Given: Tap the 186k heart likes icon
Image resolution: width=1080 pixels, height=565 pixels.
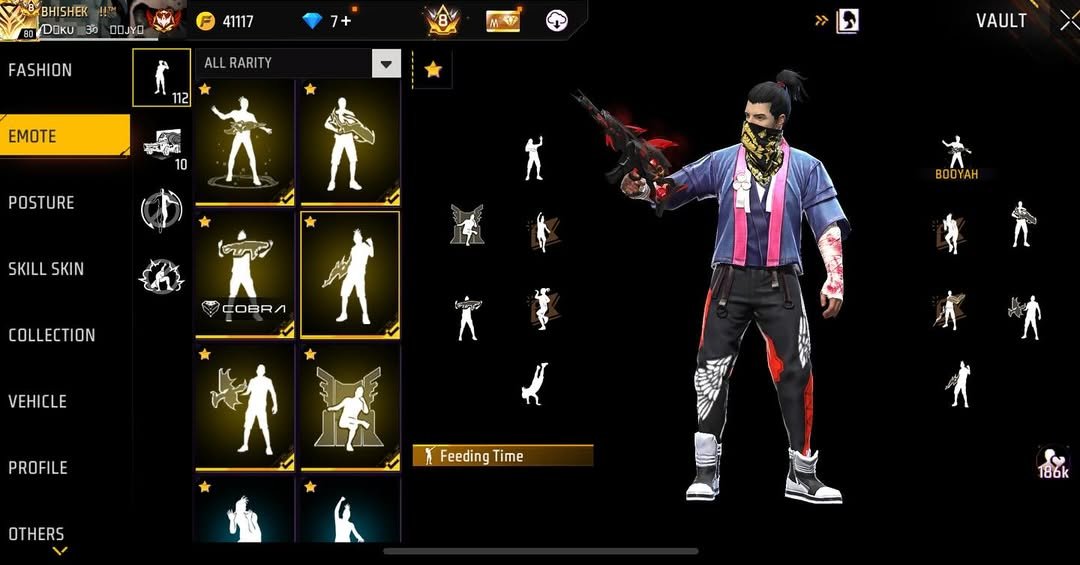Looking at the screenshot, I should click(x=1053, y=462).
